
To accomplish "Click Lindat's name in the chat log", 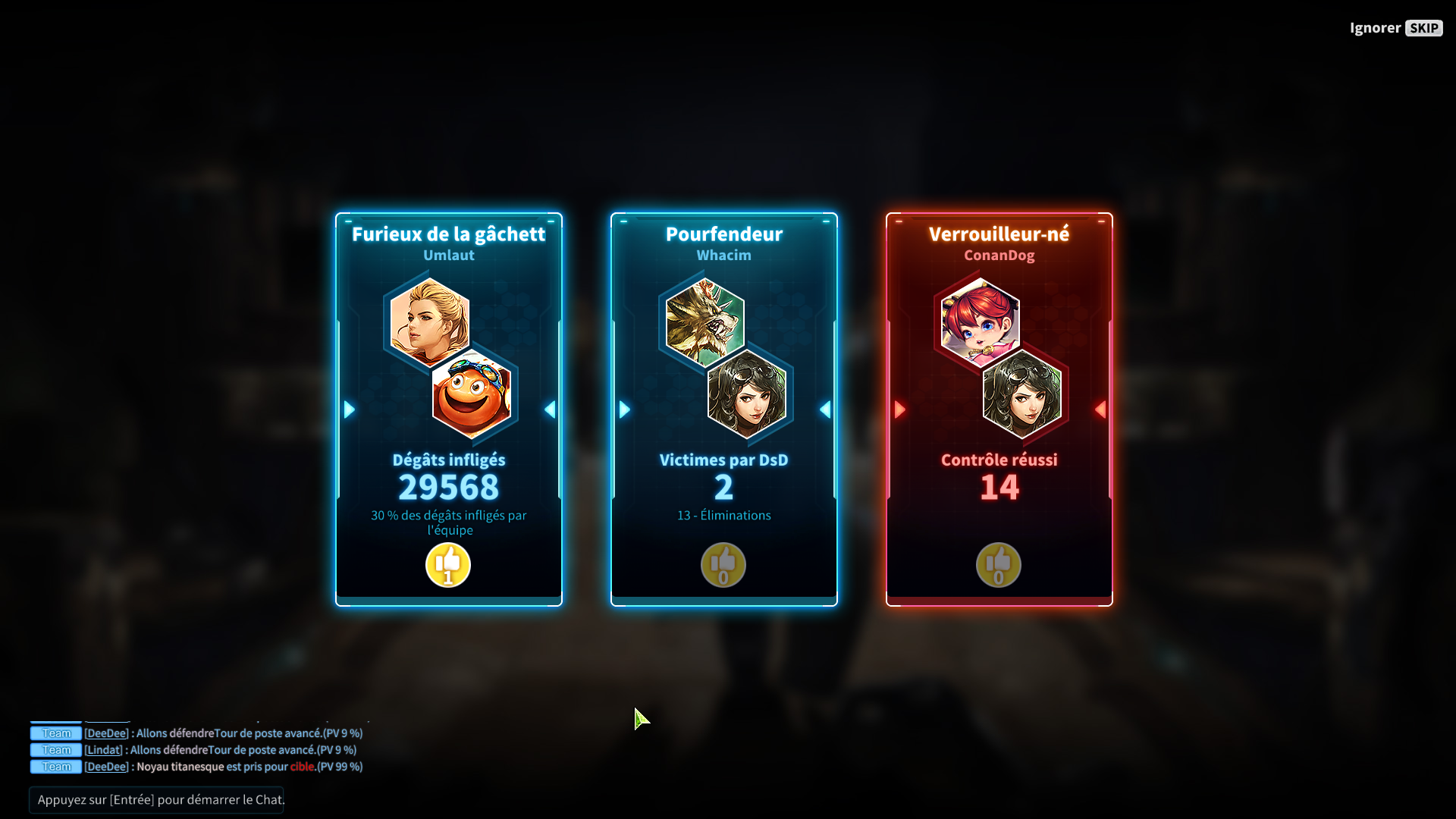I will 104,750.
